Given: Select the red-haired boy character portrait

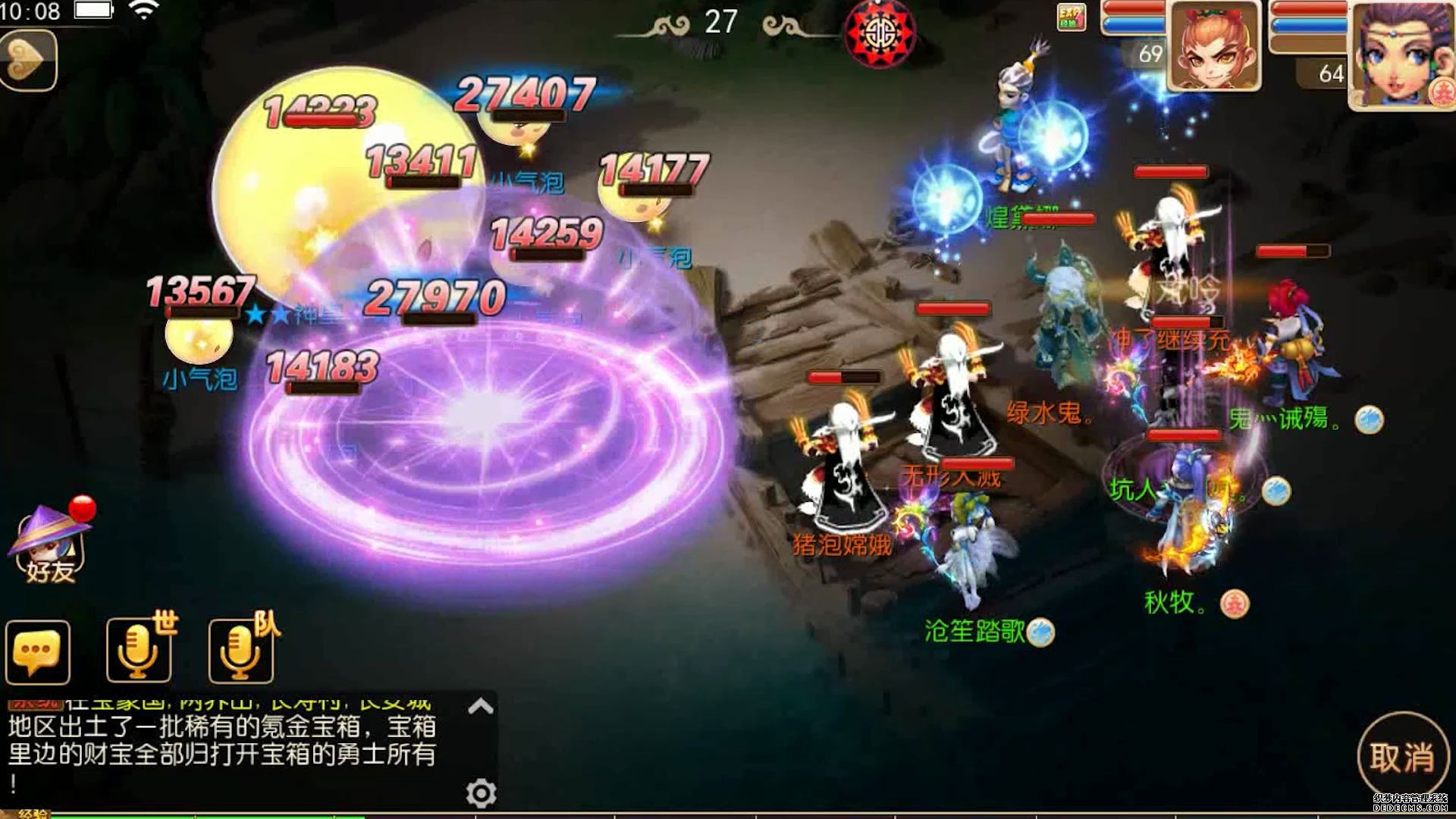Looking at the screenshot, I should tap(1214, 47).
